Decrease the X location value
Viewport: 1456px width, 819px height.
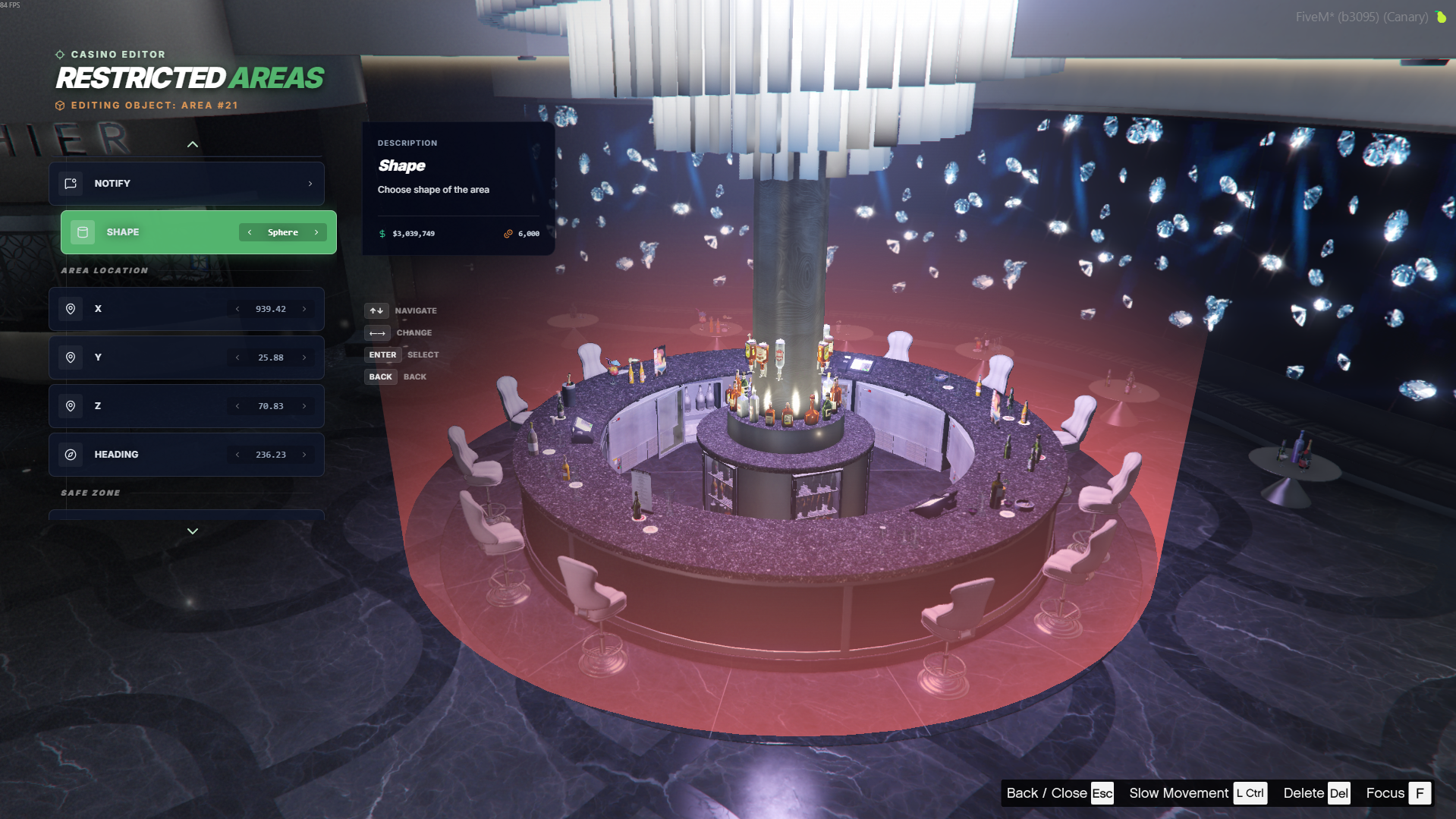coord(237,309)
